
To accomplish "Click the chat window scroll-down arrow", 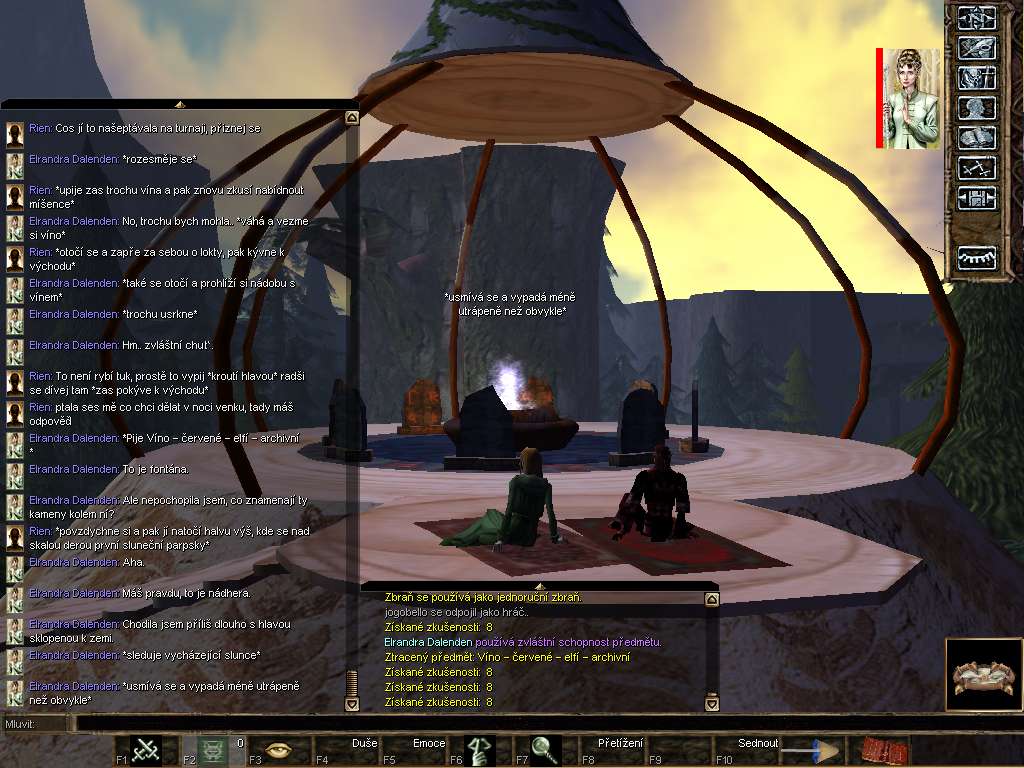I will [x=351, y=703].
